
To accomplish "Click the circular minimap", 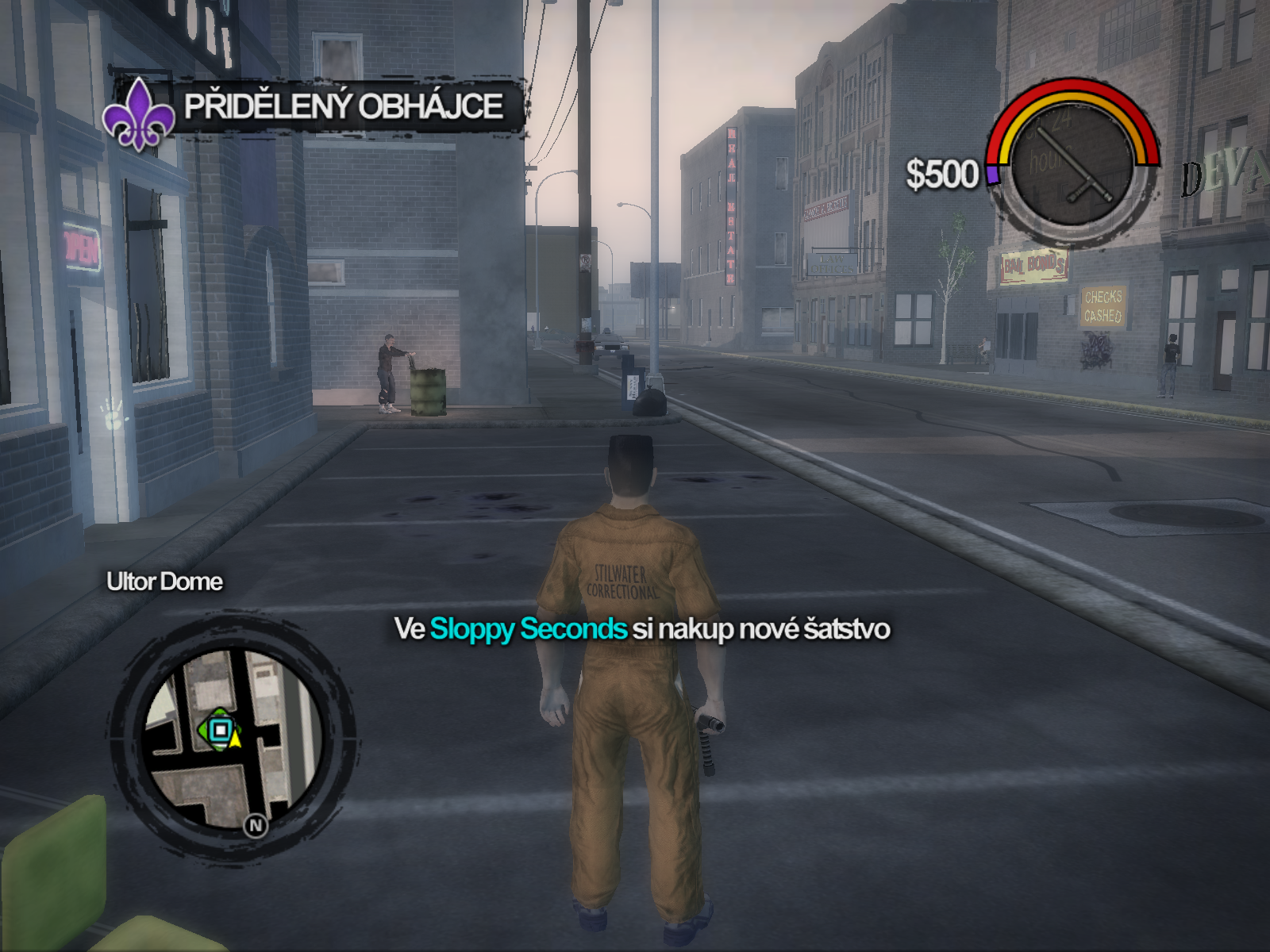I will click(232, 739).
